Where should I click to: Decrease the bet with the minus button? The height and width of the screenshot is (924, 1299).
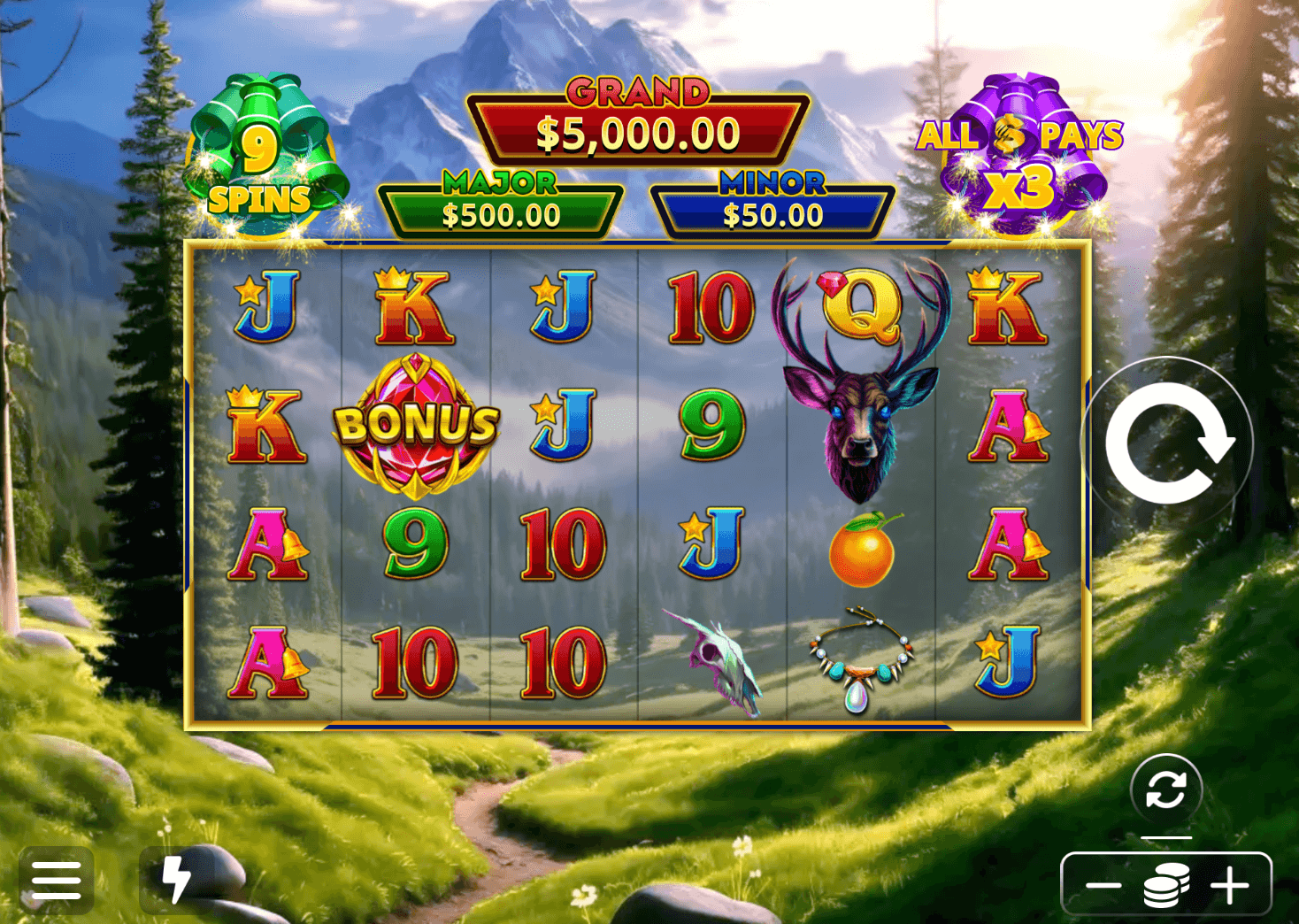1103,885
